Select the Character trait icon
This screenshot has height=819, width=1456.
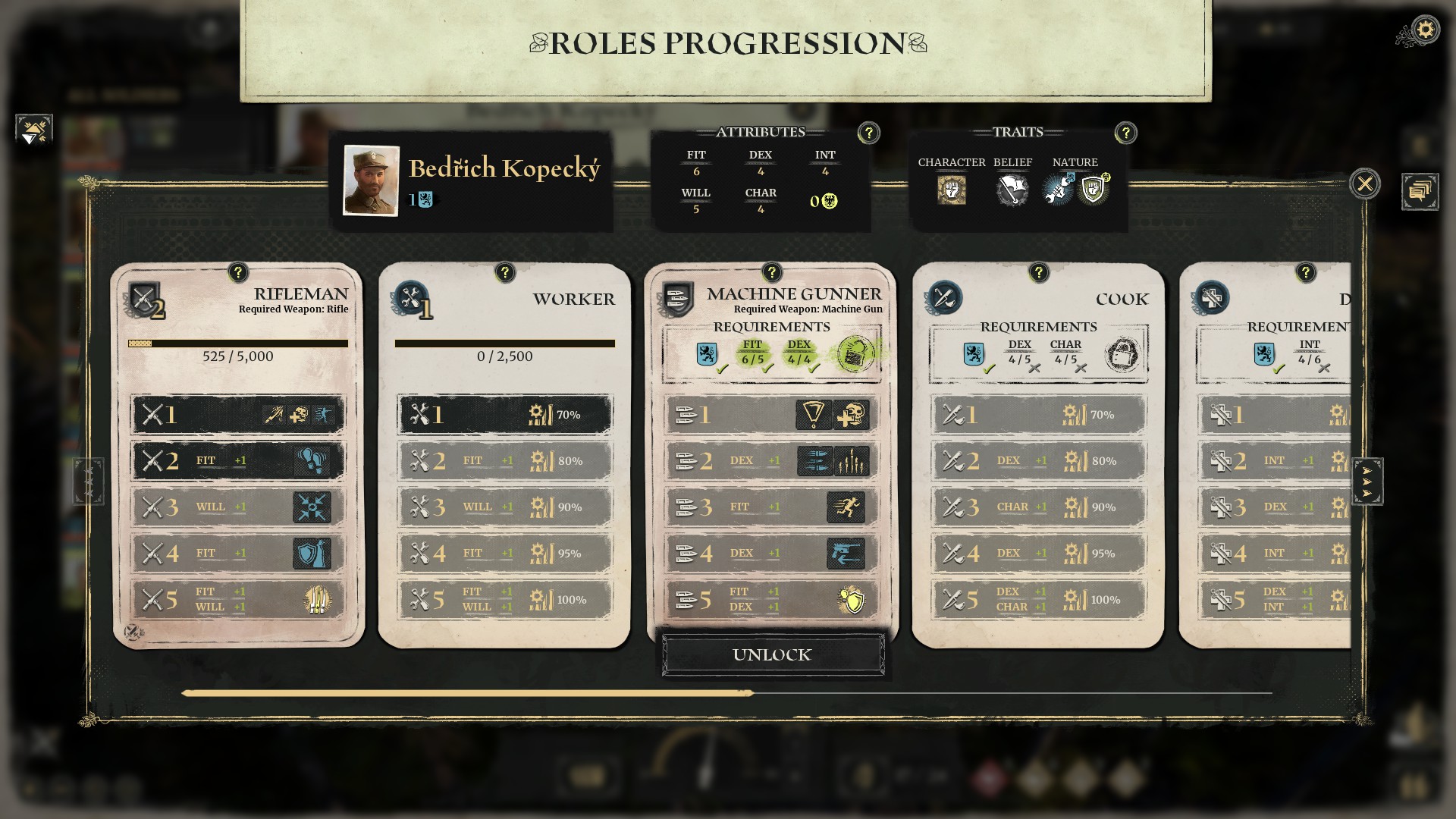click(x=951, y=190)
